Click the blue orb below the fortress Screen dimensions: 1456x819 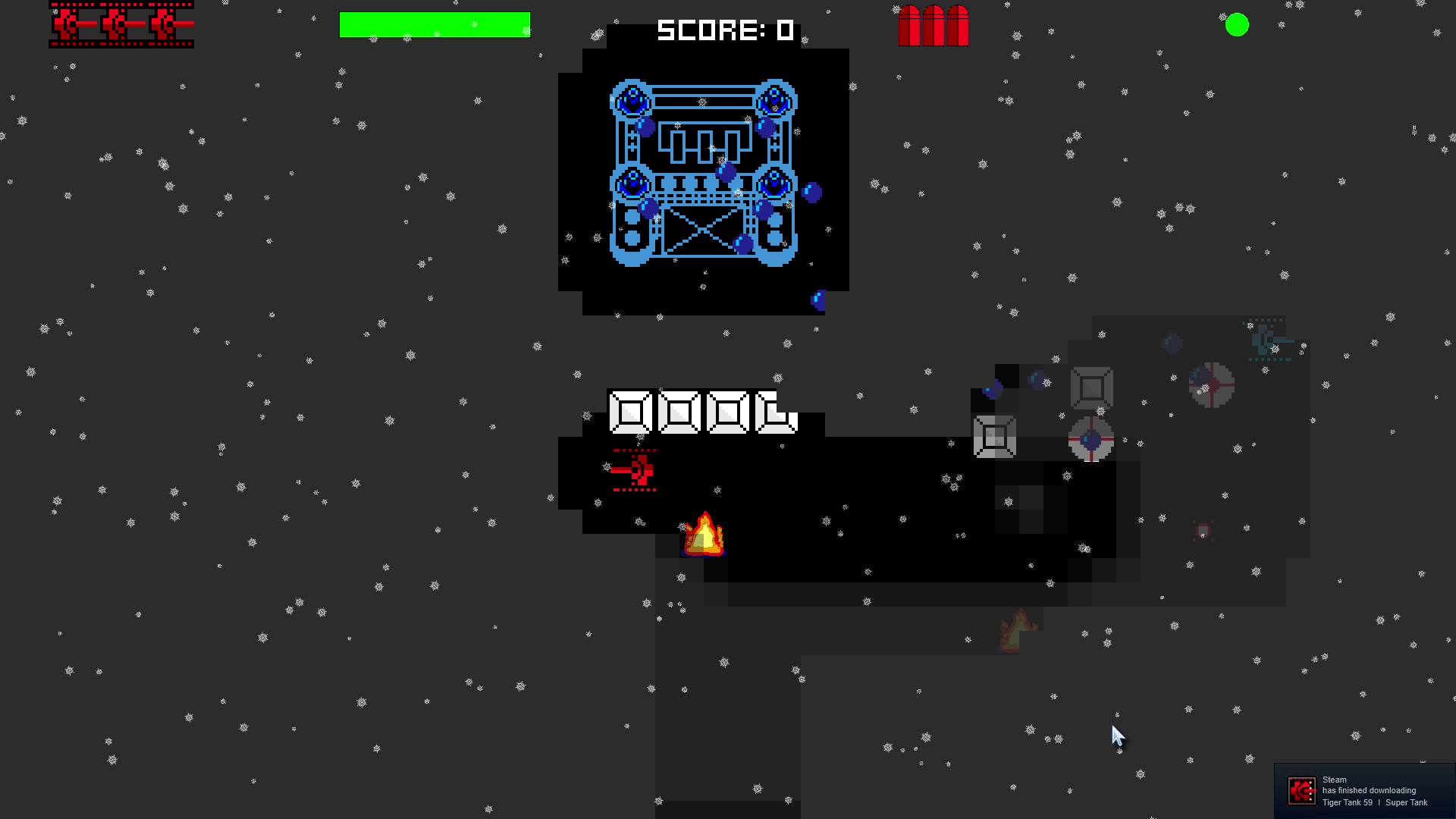[819, 299]
